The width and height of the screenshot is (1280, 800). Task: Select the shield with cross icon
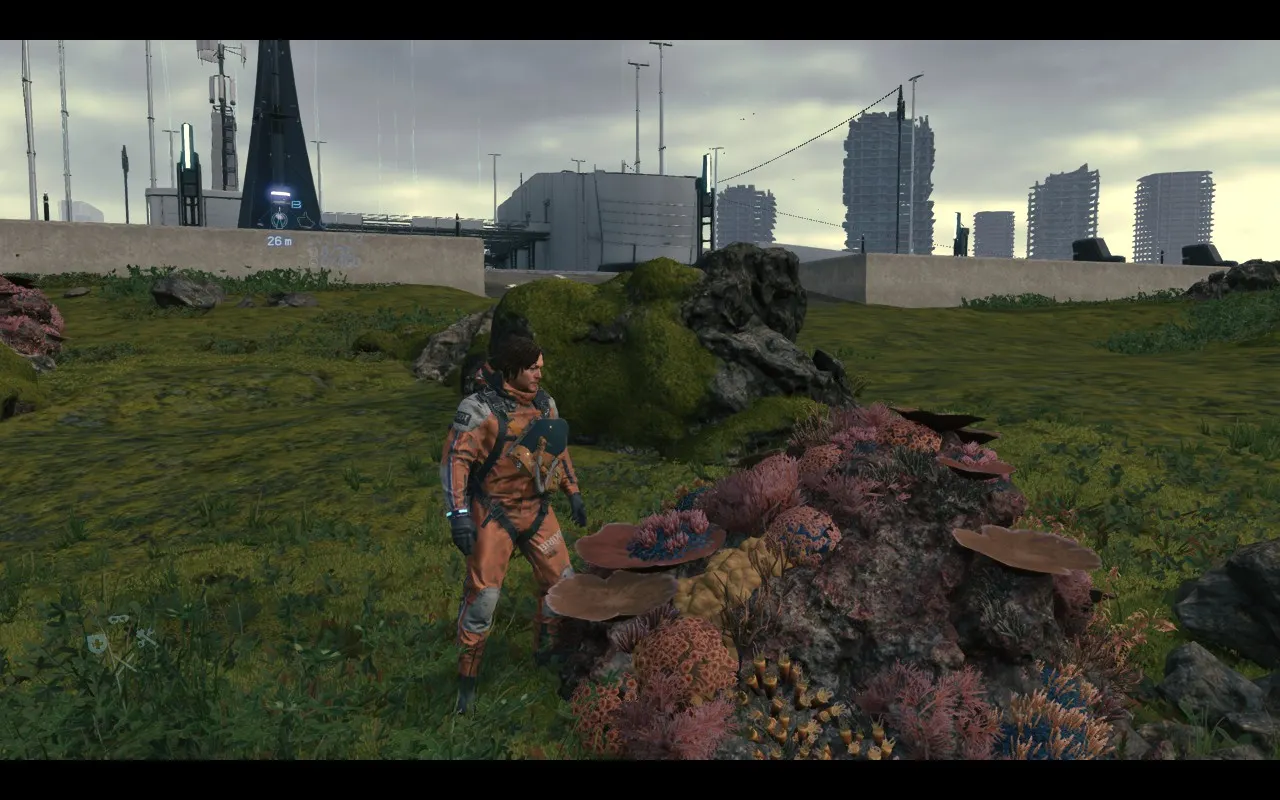point(97,644)
